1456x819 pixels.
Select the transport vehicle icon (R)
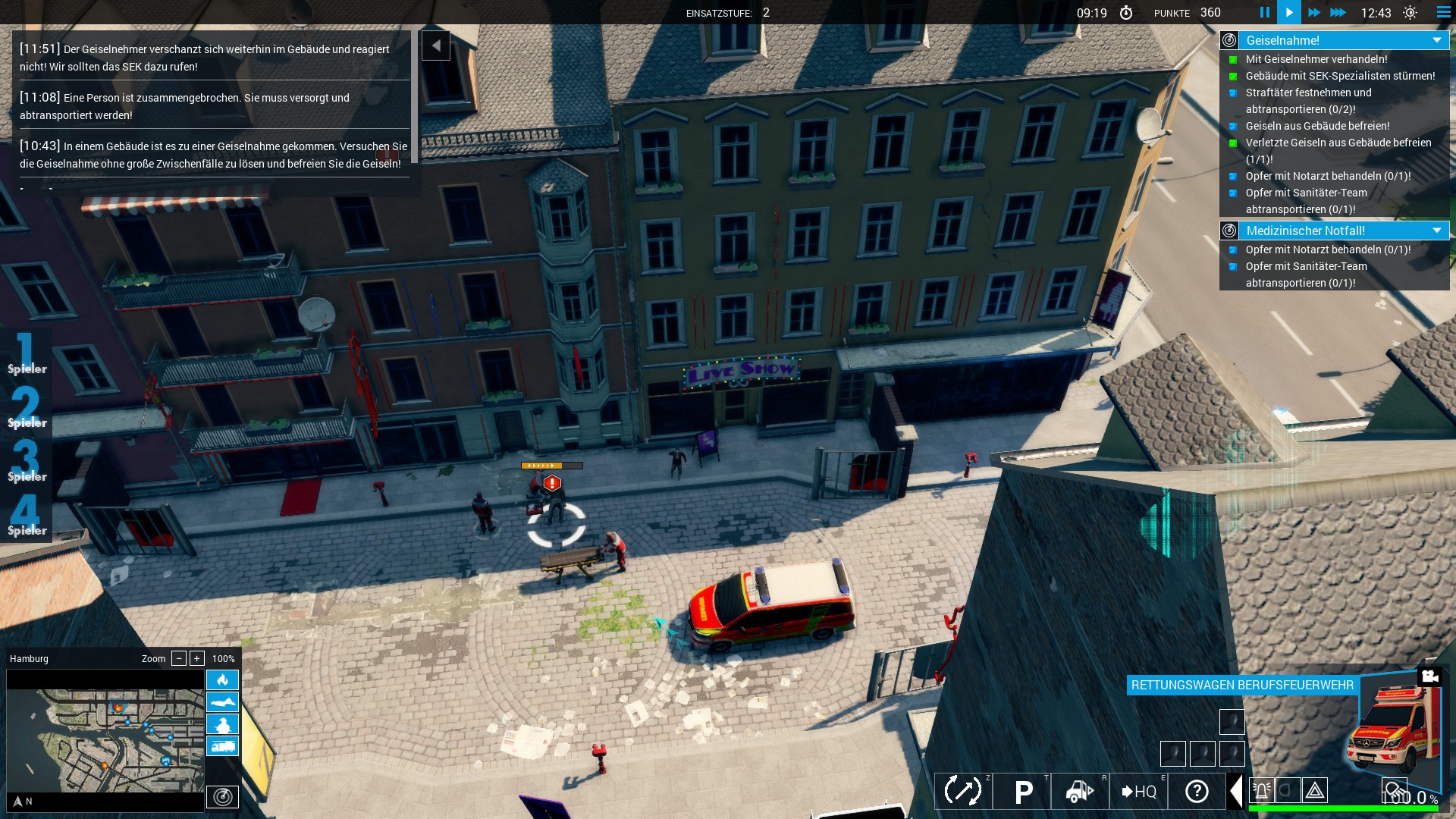[1079, 791]
